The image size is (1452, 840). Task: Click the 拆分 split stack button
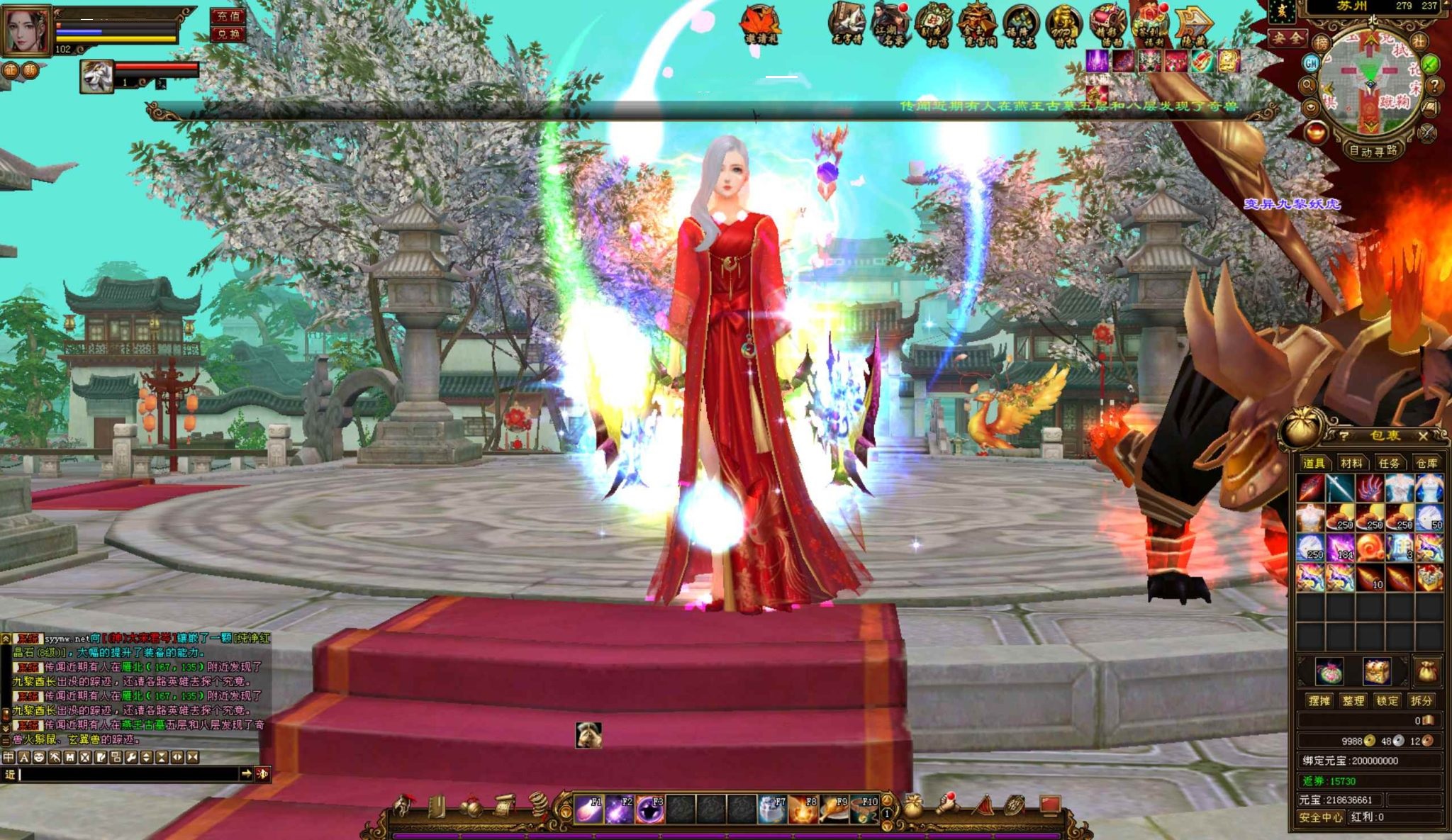coord(1421,701)
